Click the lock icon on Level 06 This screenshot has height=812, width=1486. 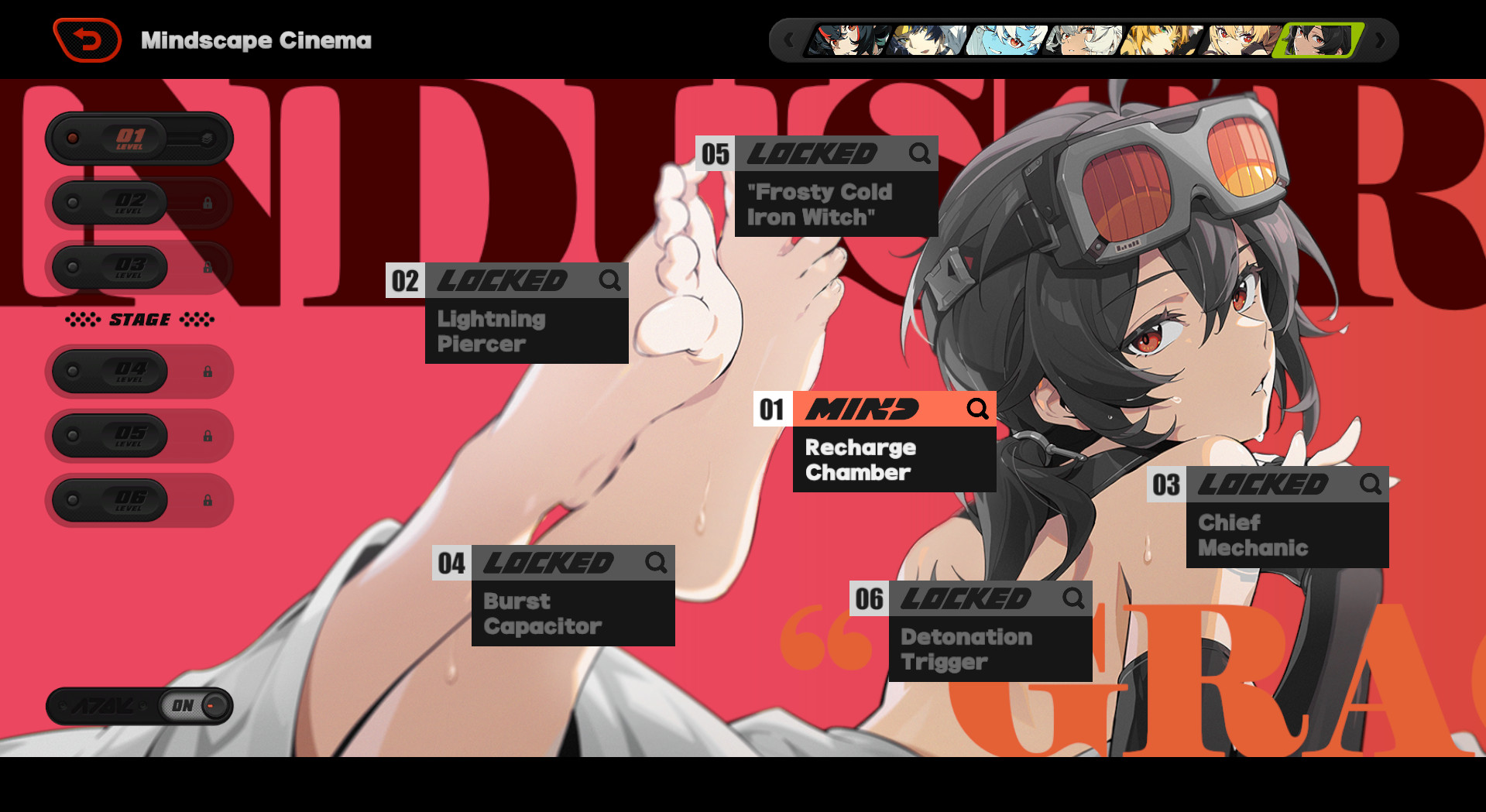[x=208, y=500]
